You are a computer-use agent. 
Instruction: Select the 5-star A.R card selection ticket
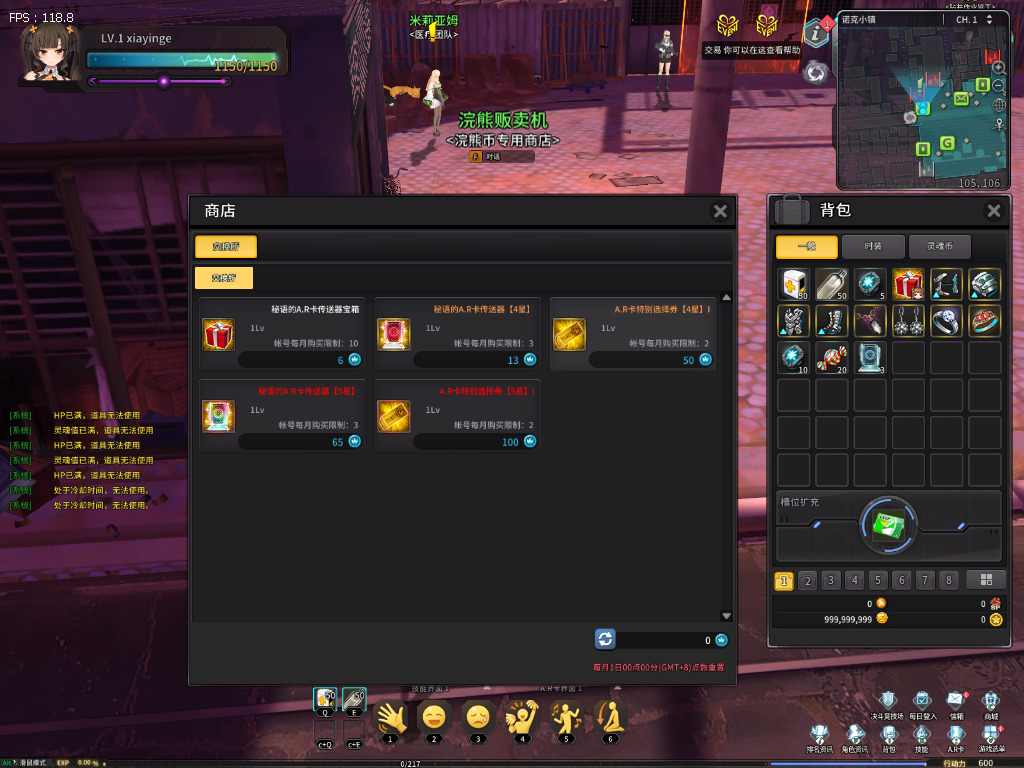click(393, 416)
